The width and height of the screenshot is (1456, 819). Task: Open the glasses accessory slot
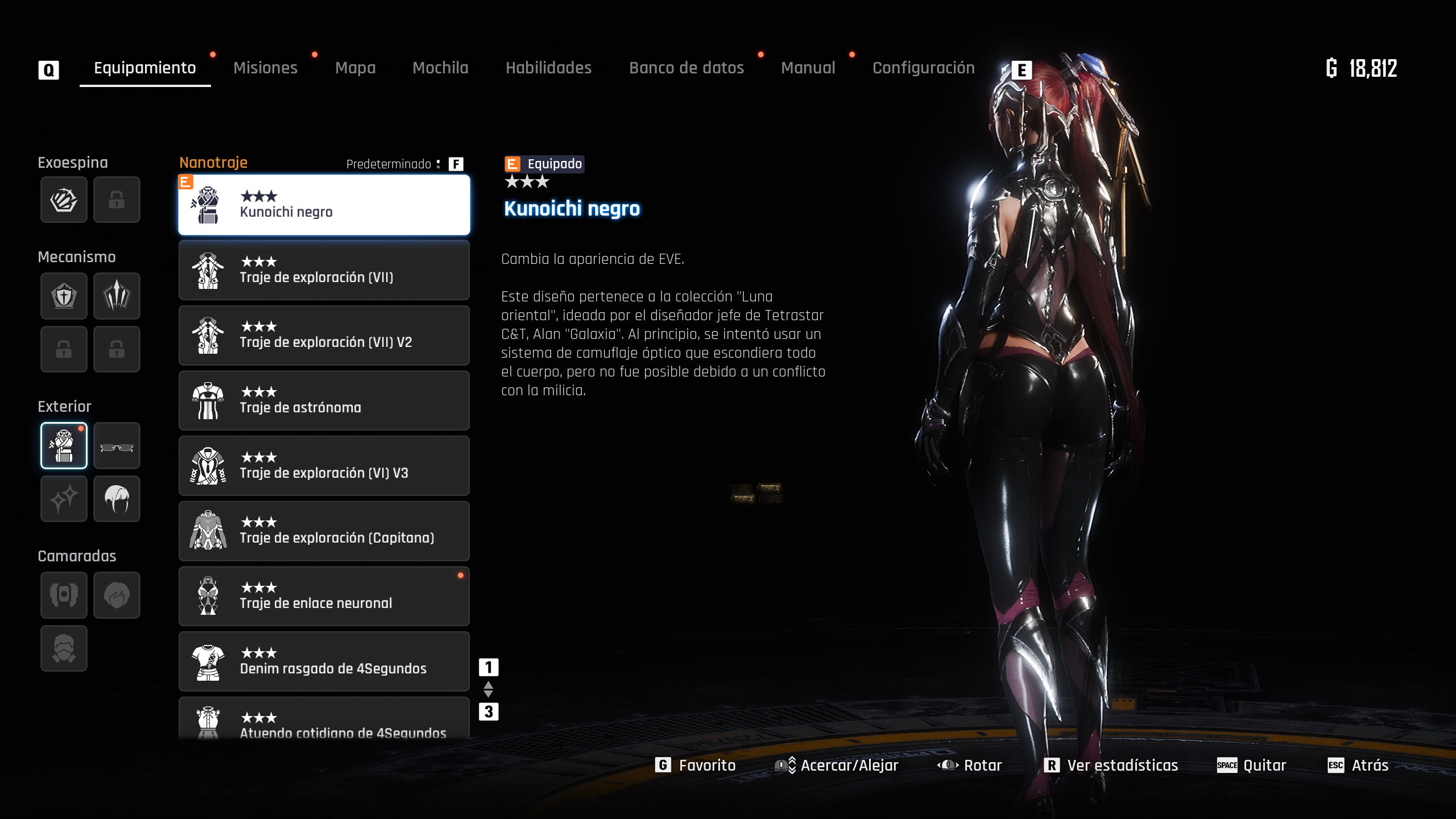pyautogui.click(x=117, y=446)
